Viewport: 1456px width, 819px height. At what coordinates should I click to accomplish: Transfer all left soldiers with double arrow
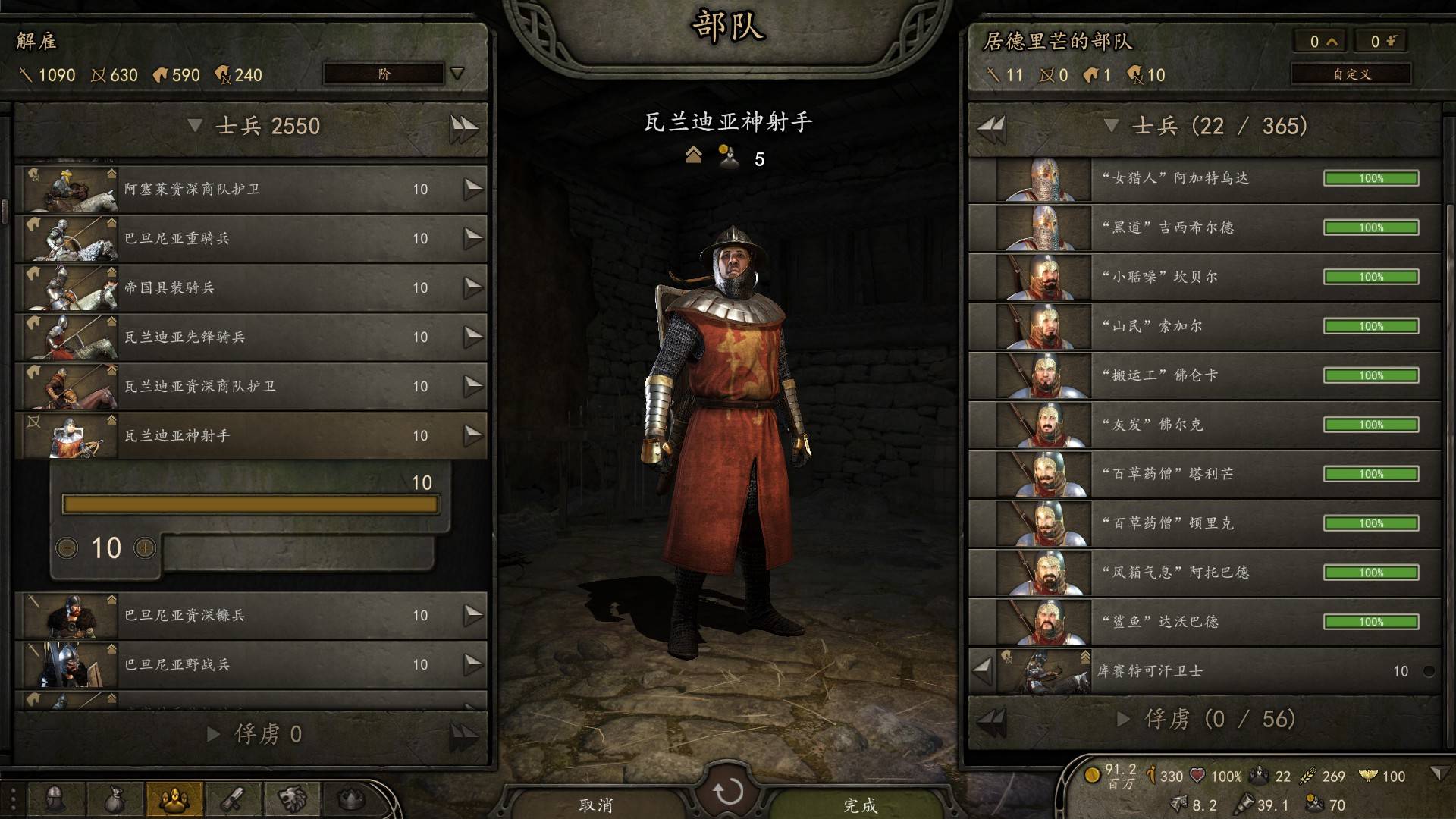(x=464, y=127)
